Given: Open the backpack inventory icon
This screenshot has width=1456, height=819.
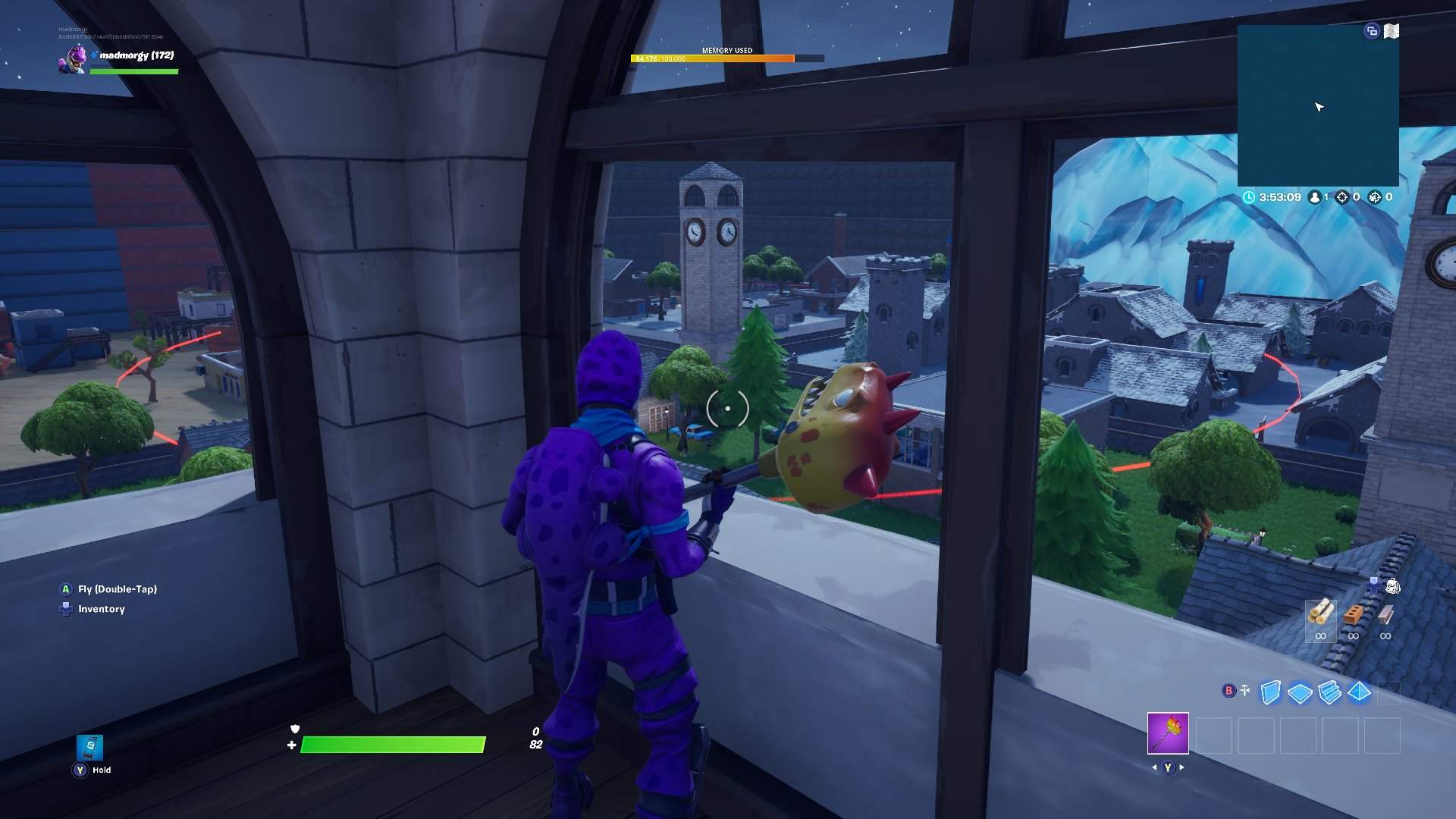Looking at the screenshot, I should tap(1393, 585).
